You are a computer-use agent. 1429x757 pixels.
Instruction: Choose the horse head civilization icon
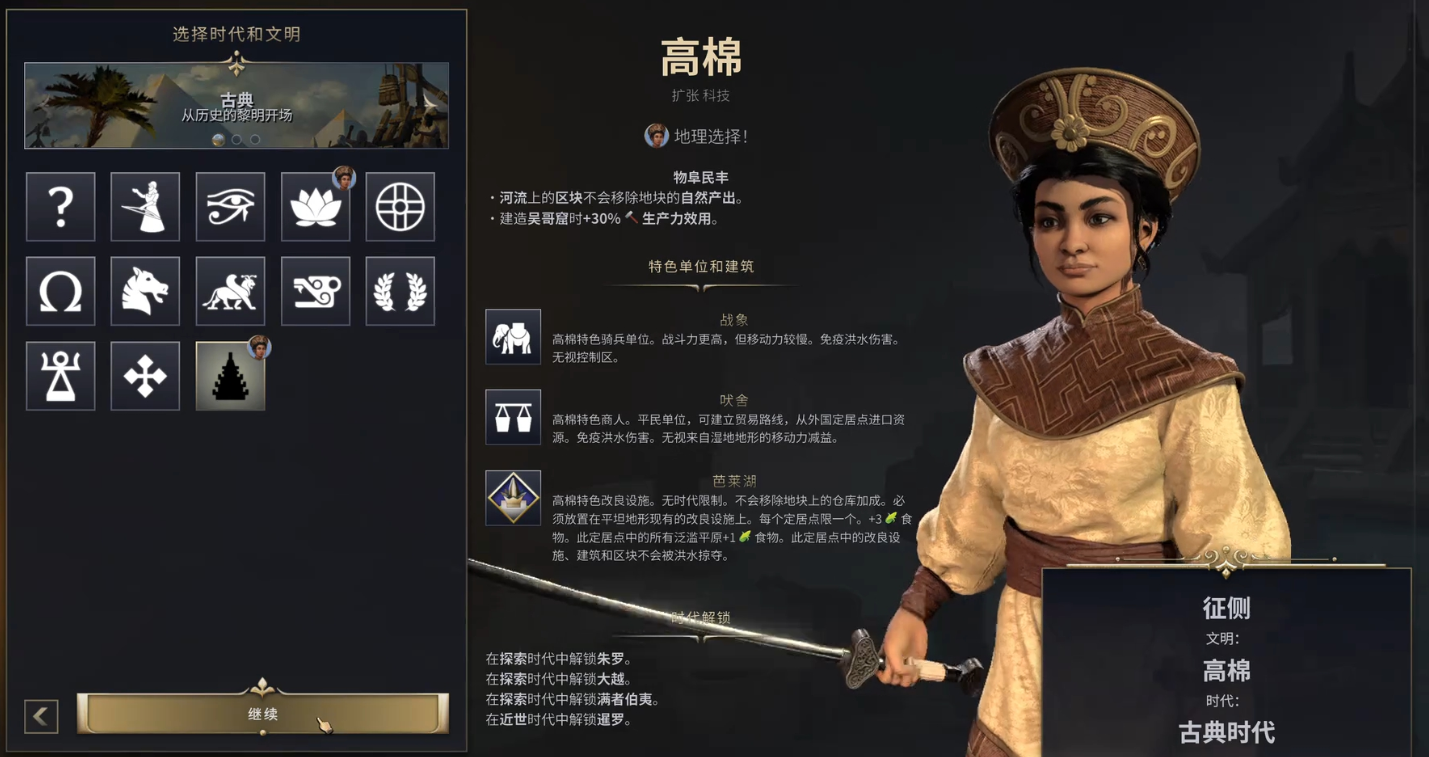tap(145, 290)
